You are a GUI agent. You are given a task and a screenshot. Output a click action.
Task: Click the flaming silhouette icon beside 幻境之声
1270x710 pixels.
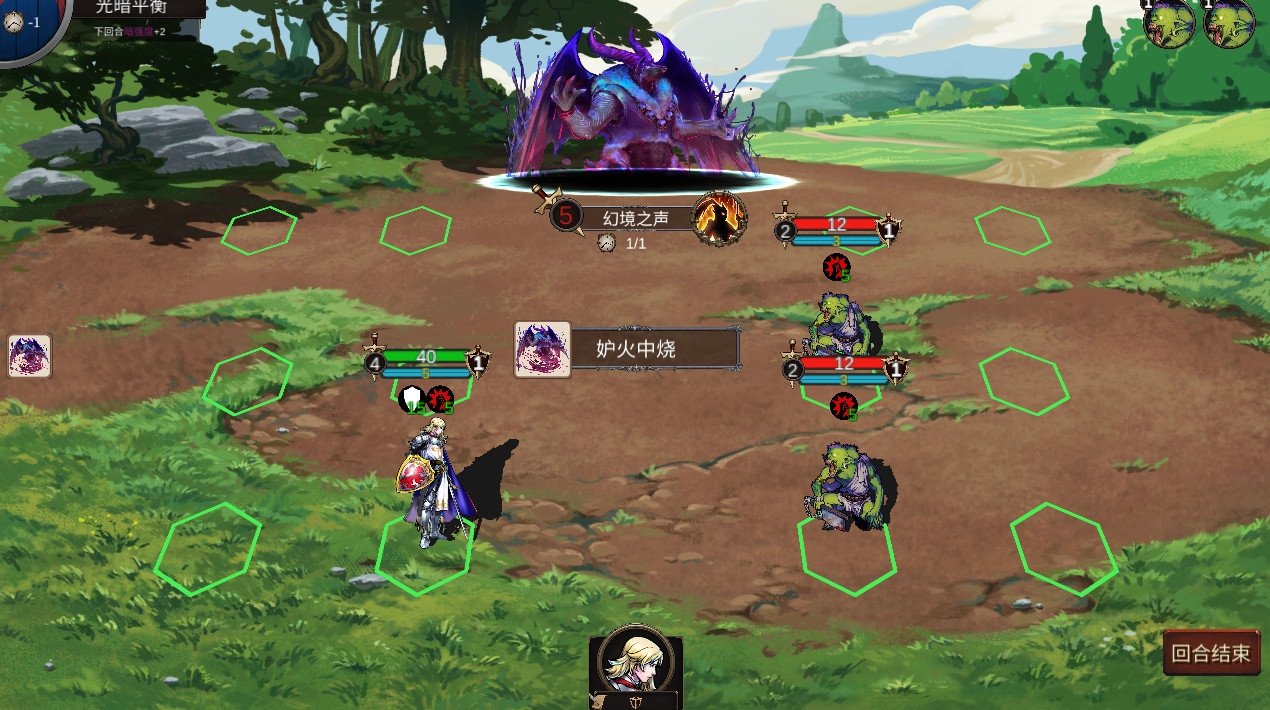tap(720, 219)
